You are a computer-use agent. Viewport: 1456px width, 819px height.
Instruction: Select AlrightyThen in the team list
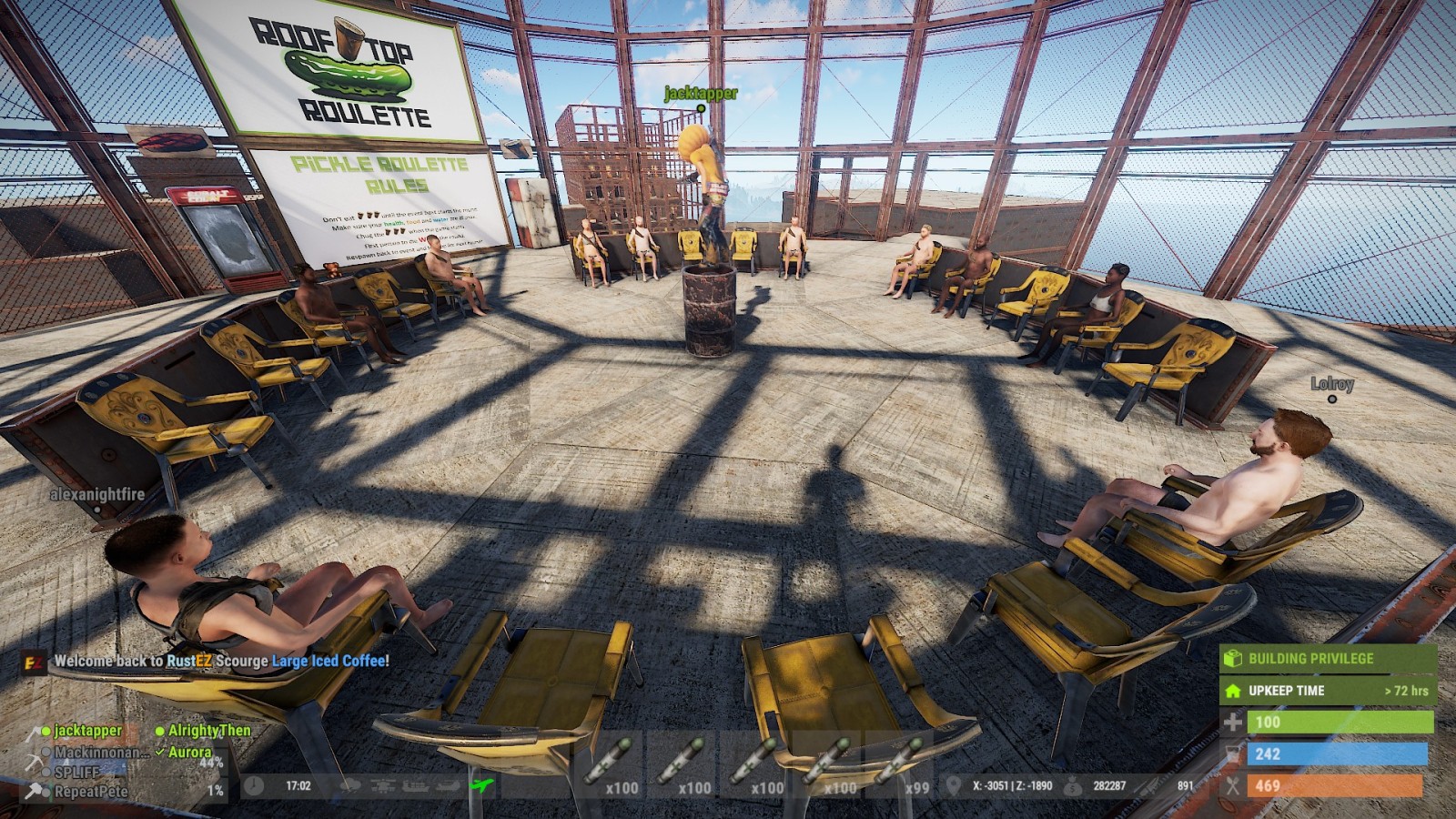(208, 731)
